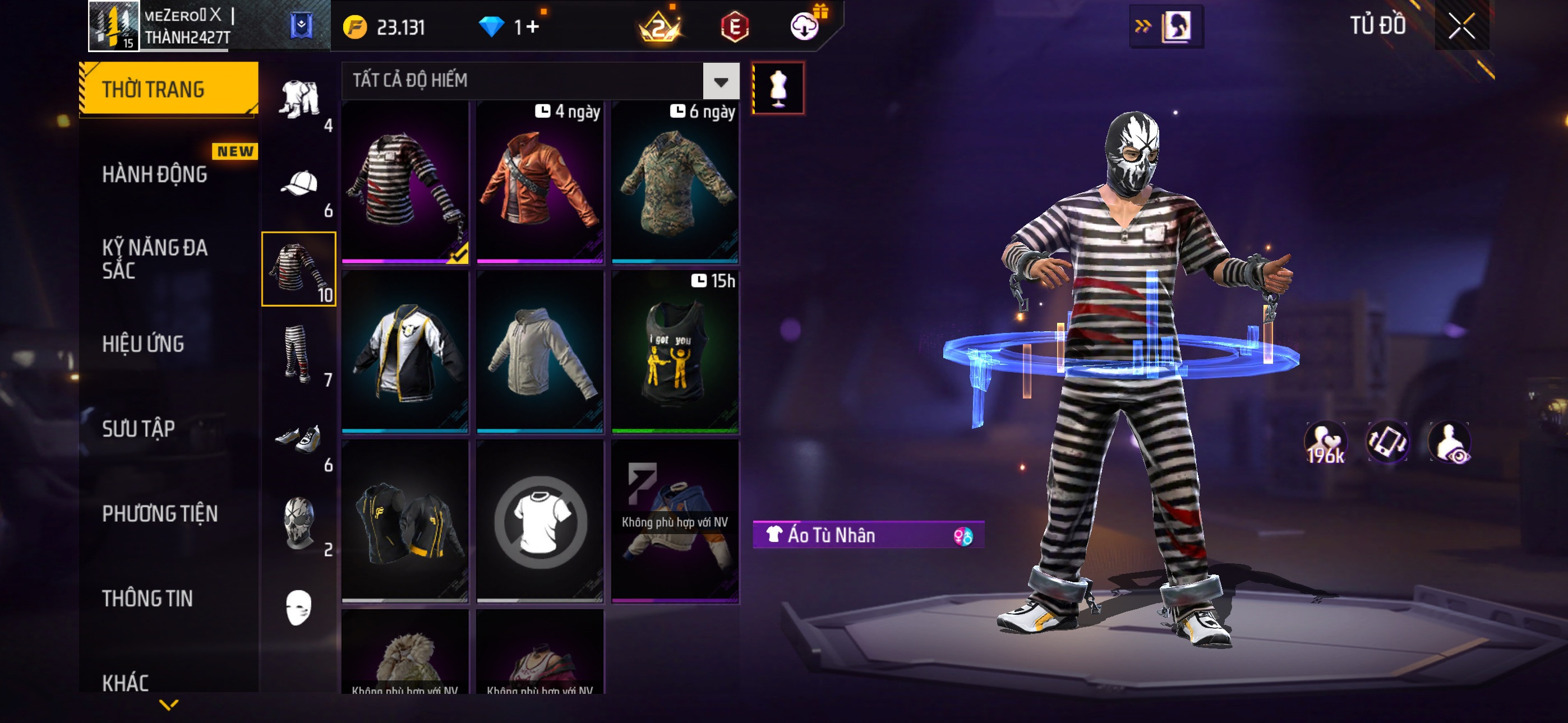The height and width of the screenshot is (723, 1568).
Task: Open the Tất Cả Độ Hiếm rarity dropdown
Action: click(x=721, y=81)
